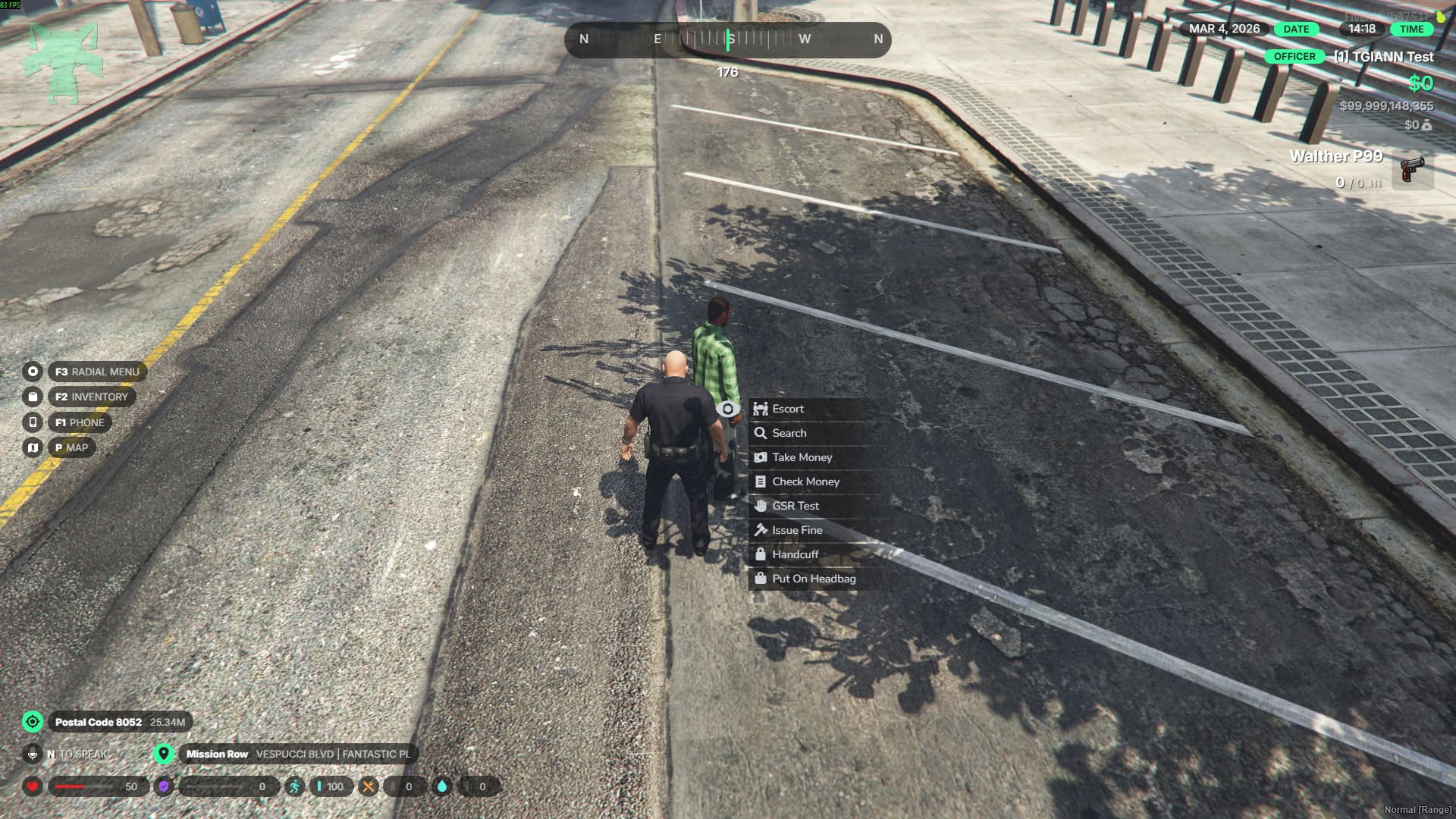Run the GSR Test option
Viewport: 1456px width, 819px height.
pos(795,506)
